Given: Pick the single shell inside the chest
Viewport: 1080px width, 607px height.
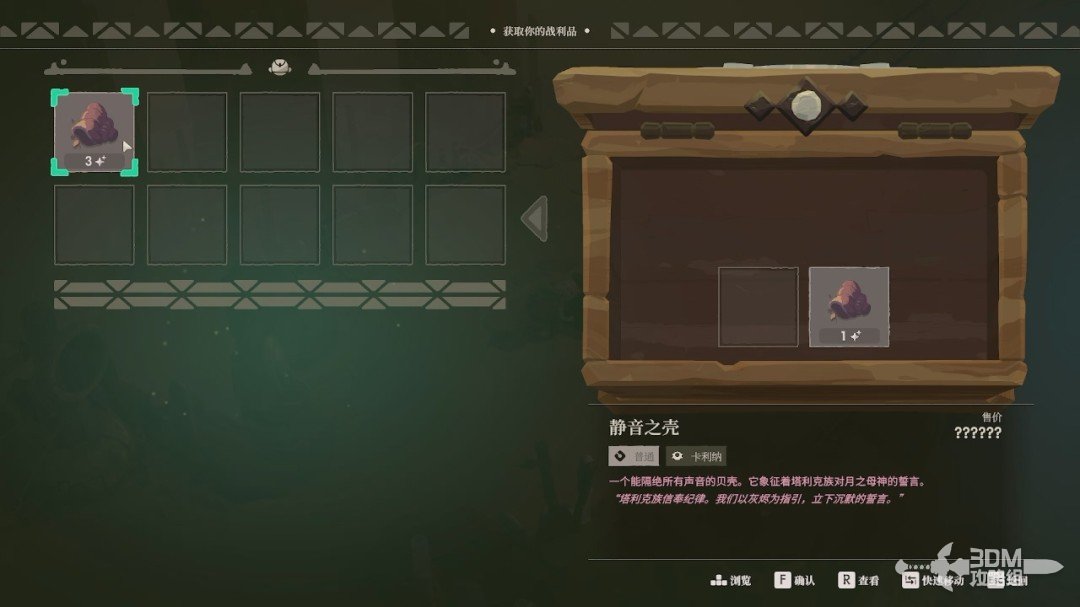Looking at the screenshot, I should click(848, 306).
